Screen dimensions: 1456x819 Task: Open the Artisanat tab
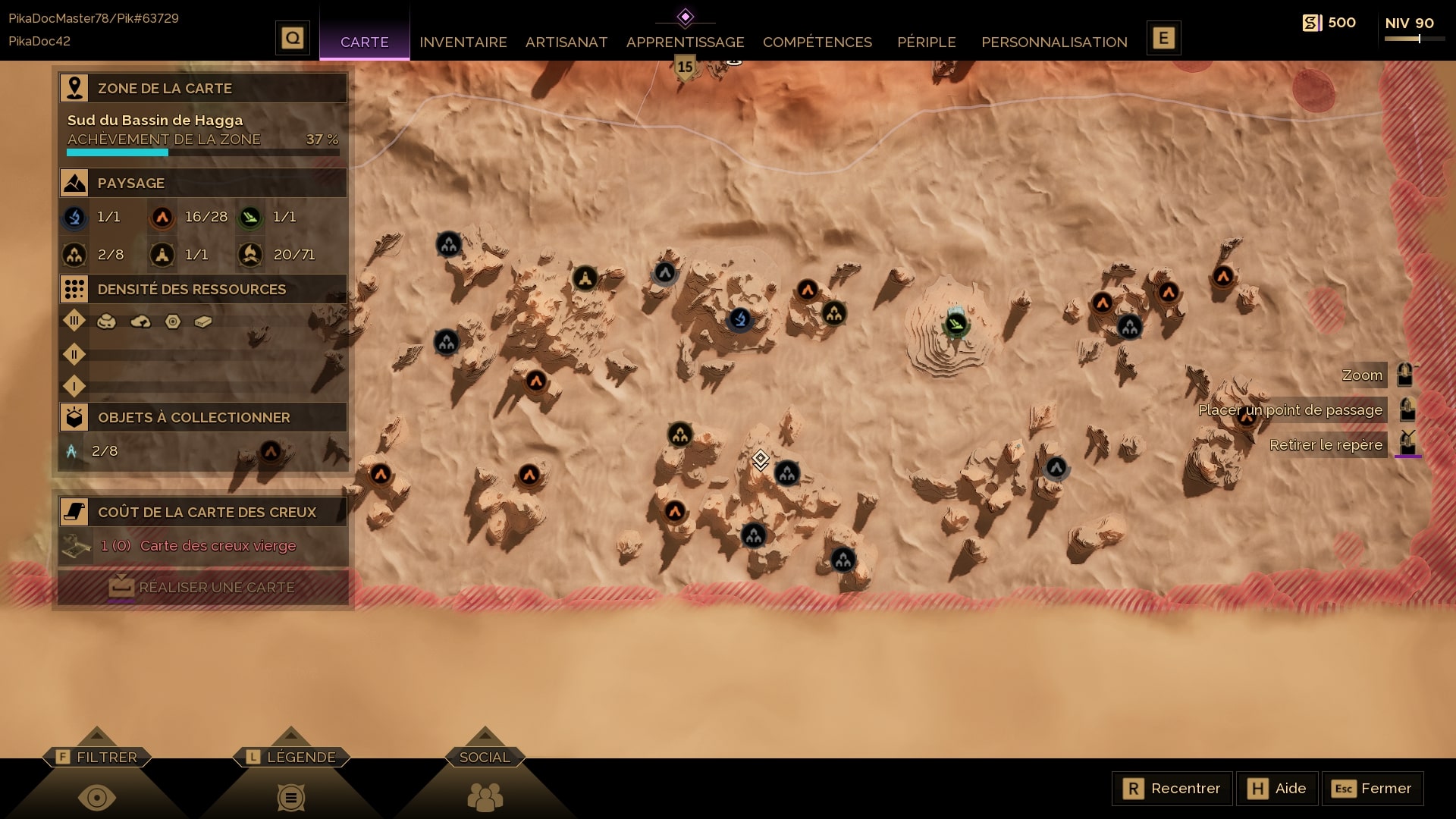[566, 42]
